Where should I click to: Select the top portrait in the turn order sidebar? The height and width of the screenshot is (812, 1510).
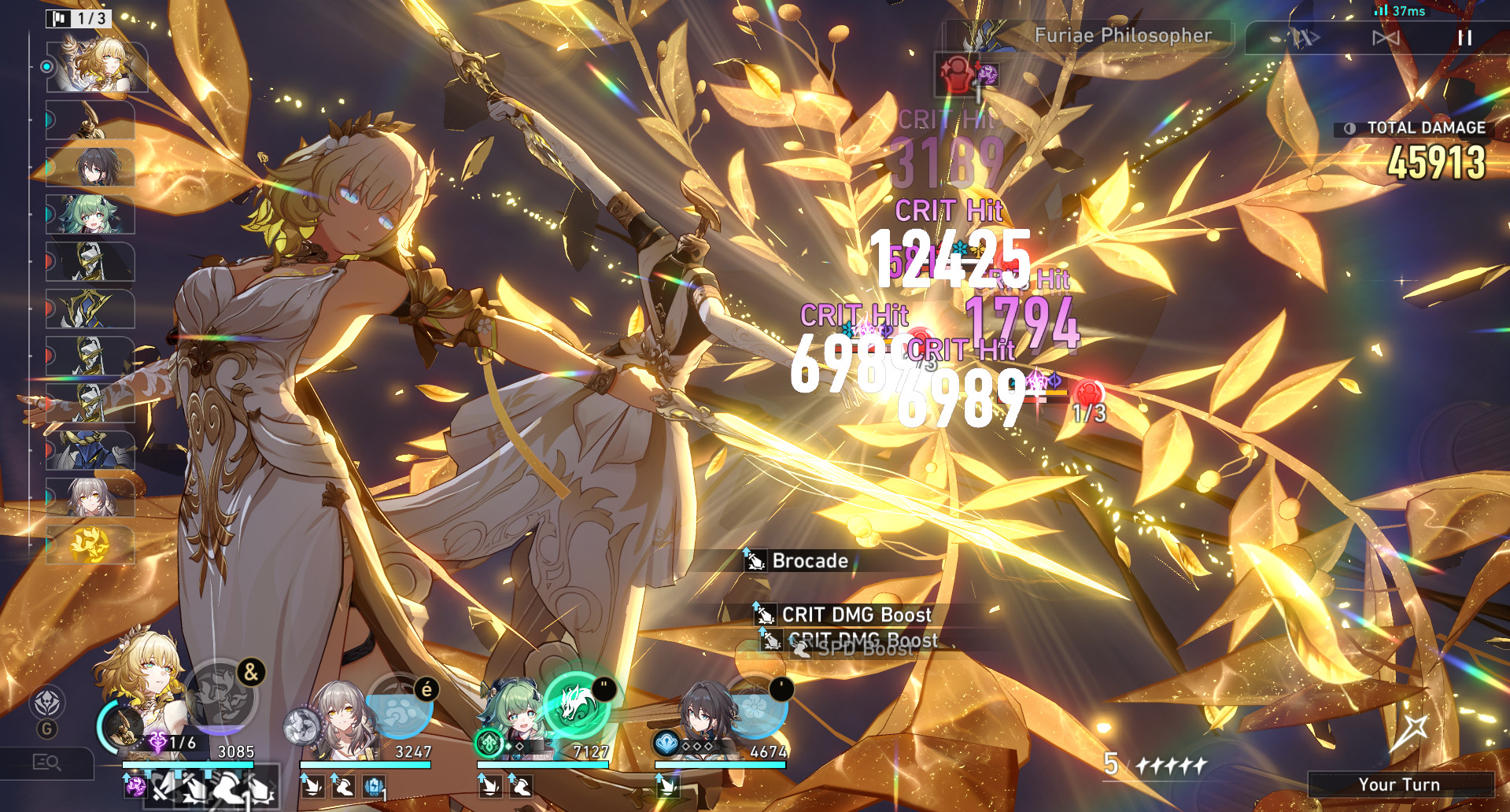98,67
